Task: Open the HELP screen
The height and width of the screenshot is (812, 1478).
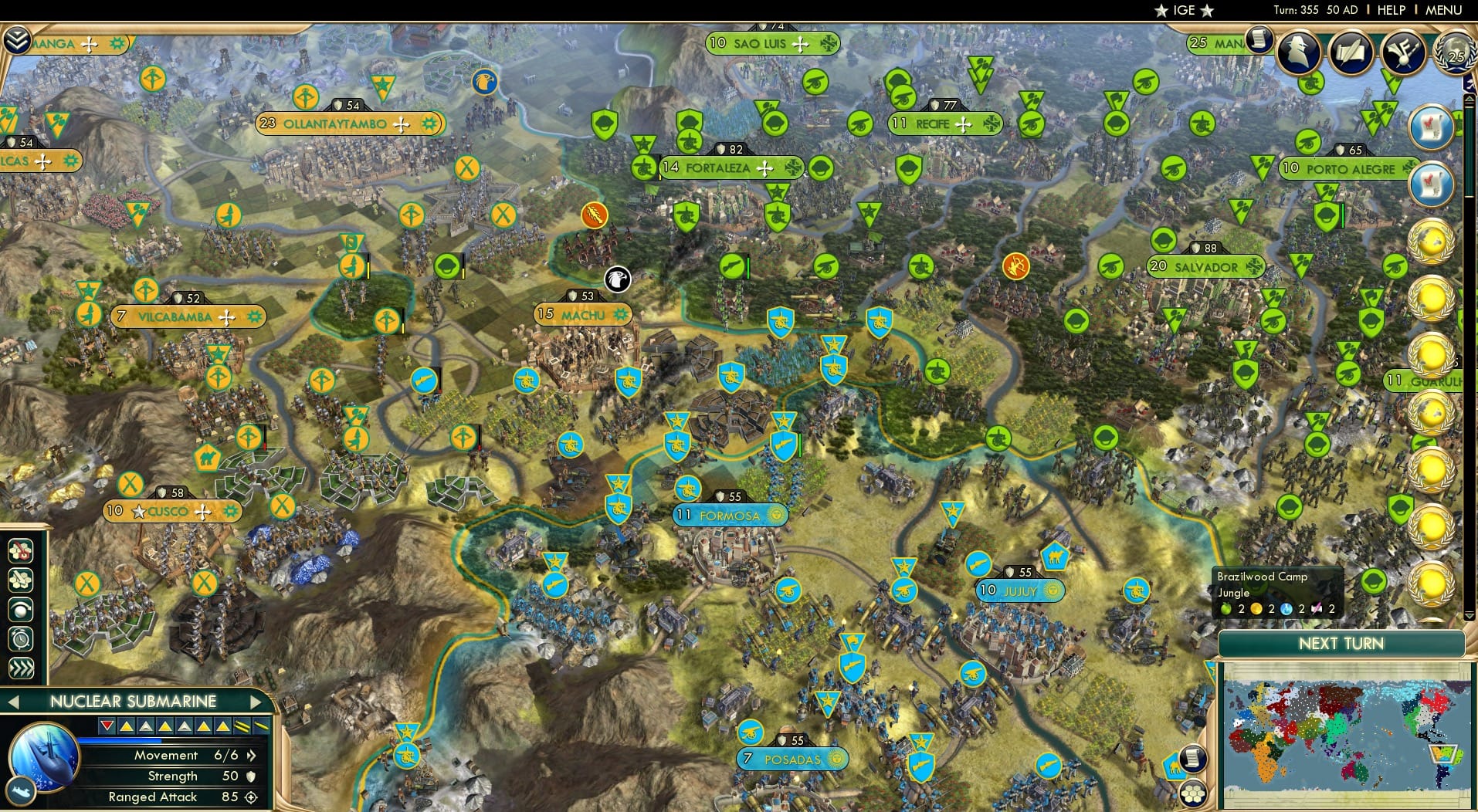Action: (1389, 10)
